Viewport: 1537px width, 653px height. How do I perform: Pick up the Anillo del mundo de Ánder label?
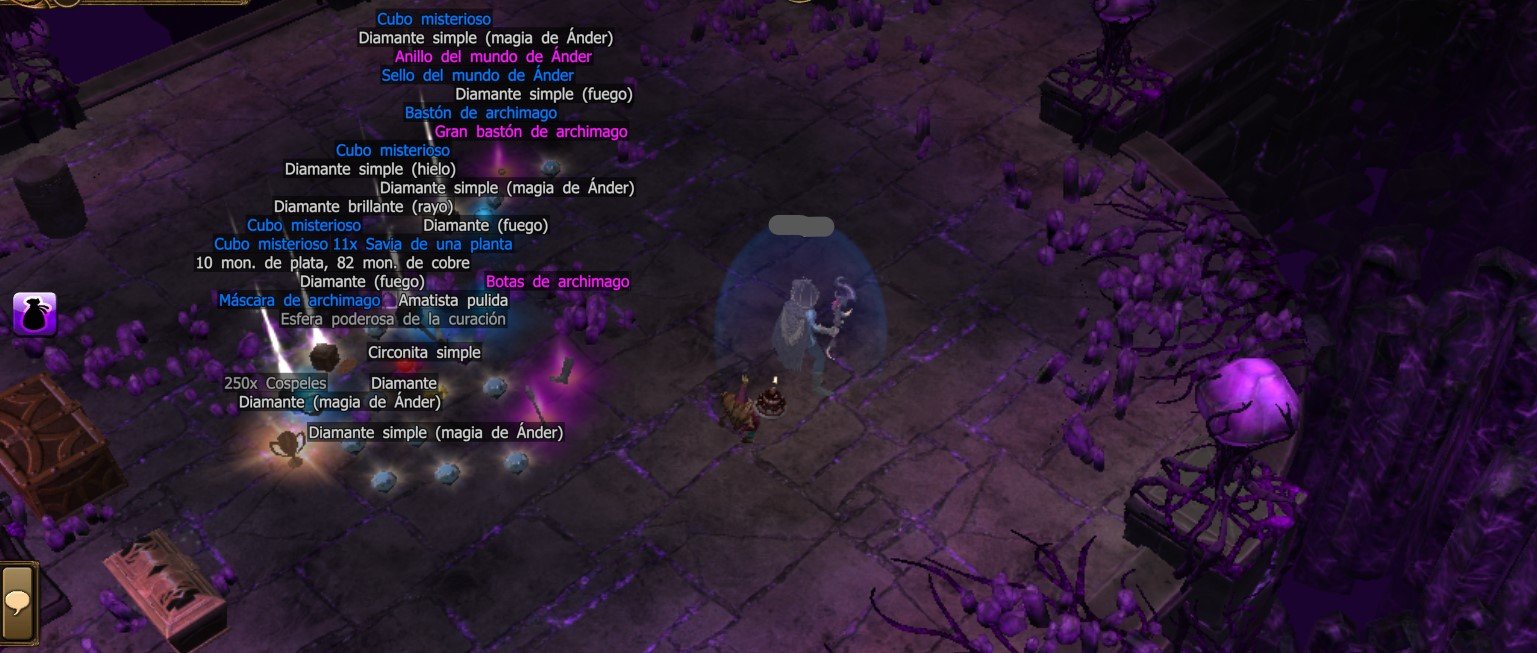[493, 57]
